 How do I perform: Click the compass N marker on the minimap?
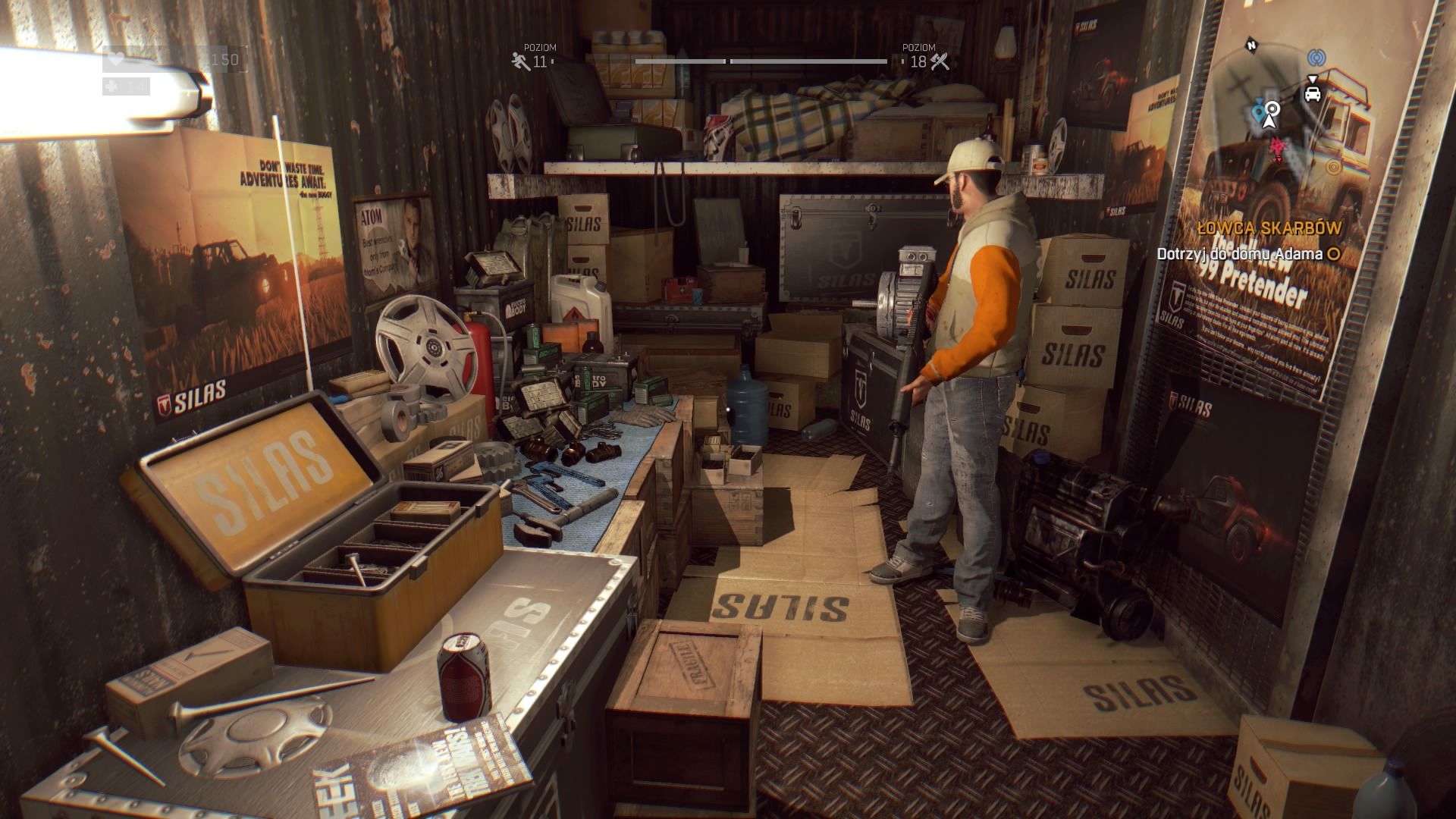[x=1251, y=45]
